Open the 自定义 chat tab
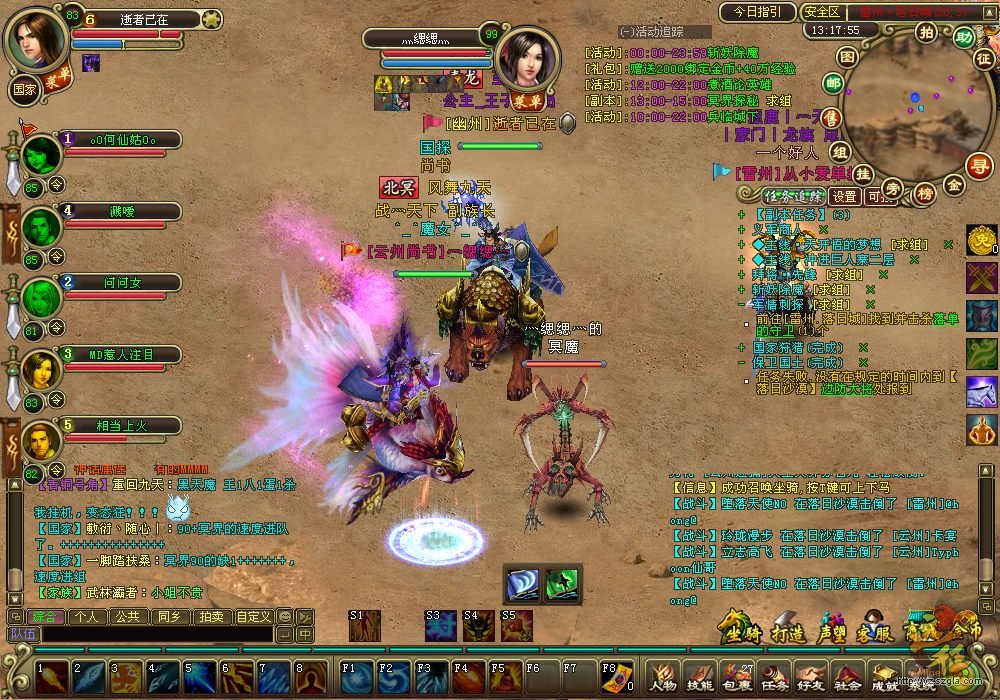The image size is (1000, 700). click(x=253, y=617)
